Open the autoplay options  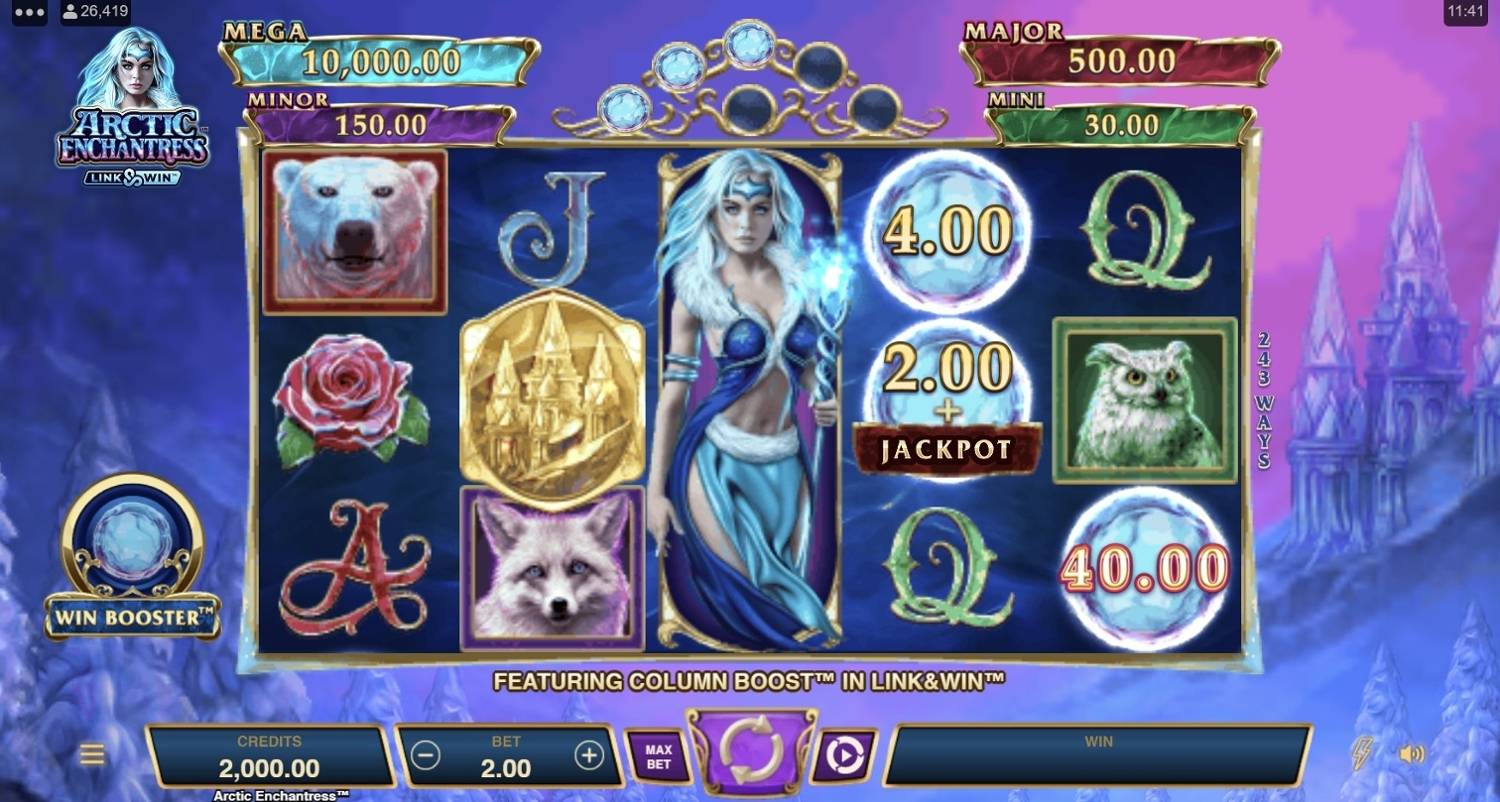coord(843,756)
